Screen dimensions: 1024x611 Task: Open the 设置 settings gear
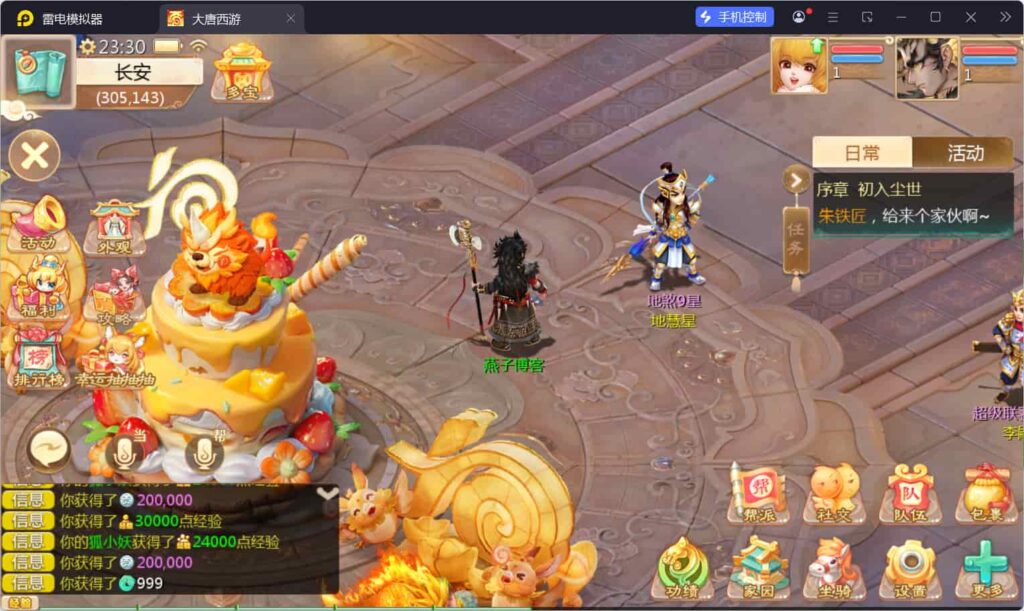[909, 567]
